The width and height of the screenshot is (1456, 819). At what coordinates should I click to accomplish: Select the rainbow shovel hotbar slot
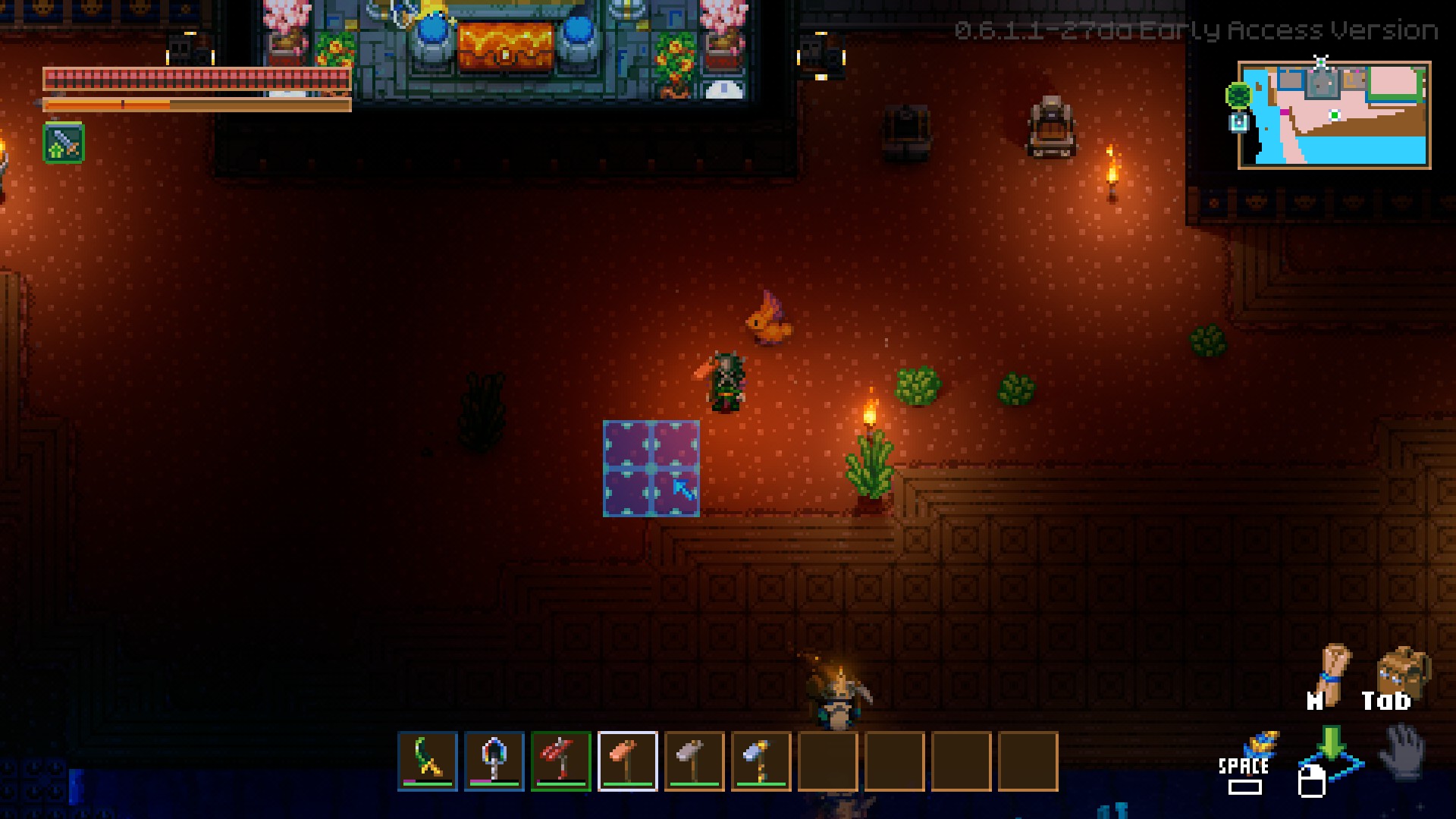494,761
